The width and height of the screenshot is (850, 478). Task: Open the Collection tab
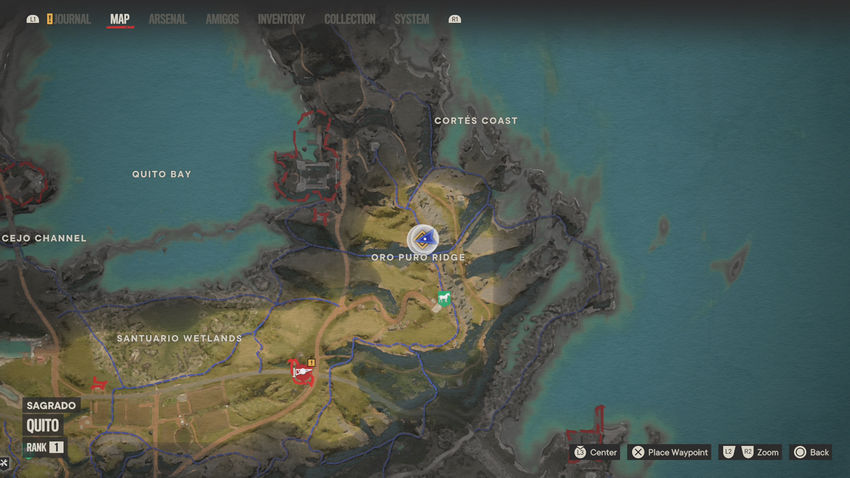click(350, 19)
